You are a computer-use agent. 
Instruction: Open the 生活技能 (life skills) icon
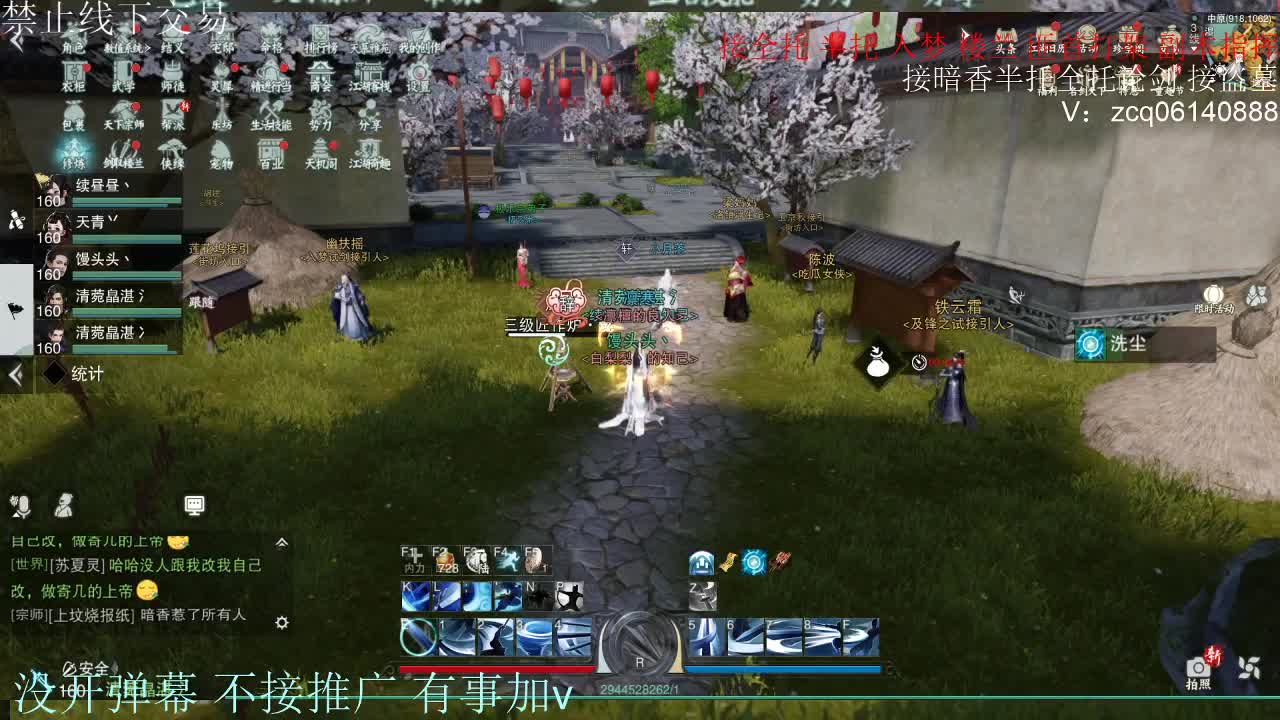[272, 108]
